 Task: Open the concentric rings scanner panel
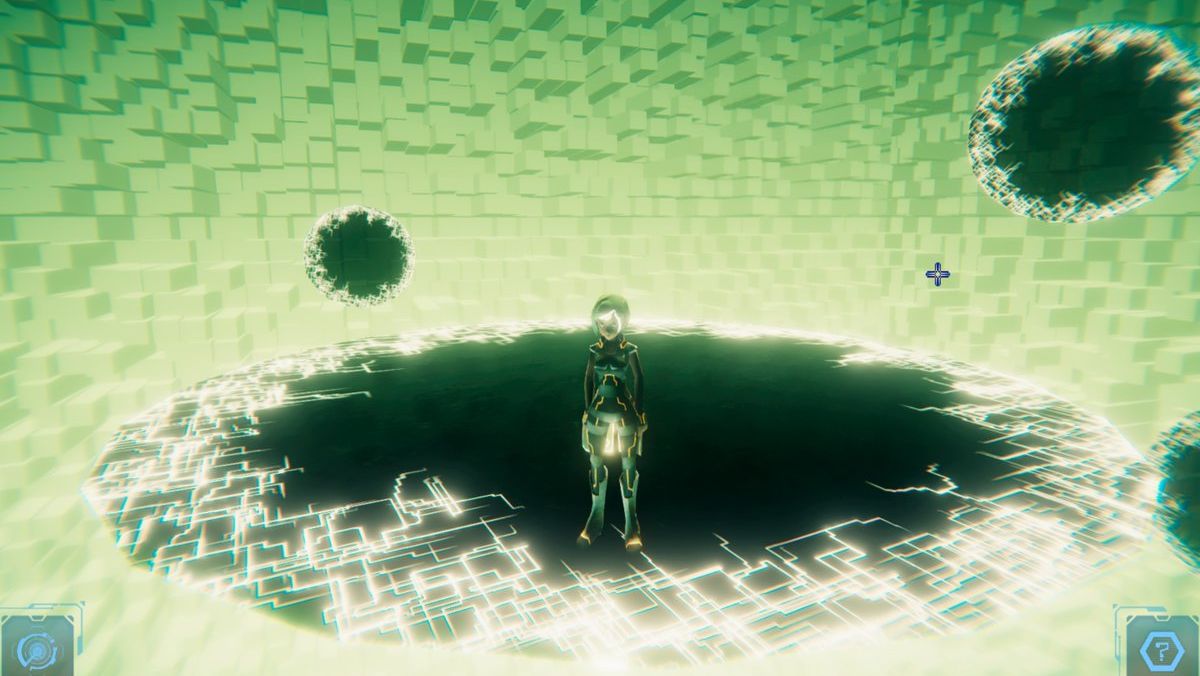pyautogui.click(x=38, y=647)
